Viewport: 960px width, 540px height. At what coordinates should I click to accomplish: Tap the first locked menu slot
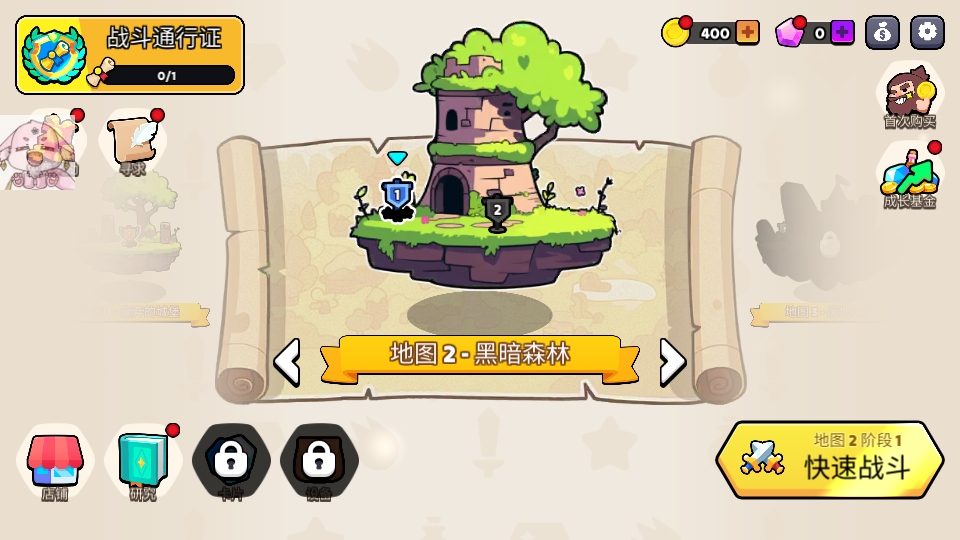click(x=231, y=462)
